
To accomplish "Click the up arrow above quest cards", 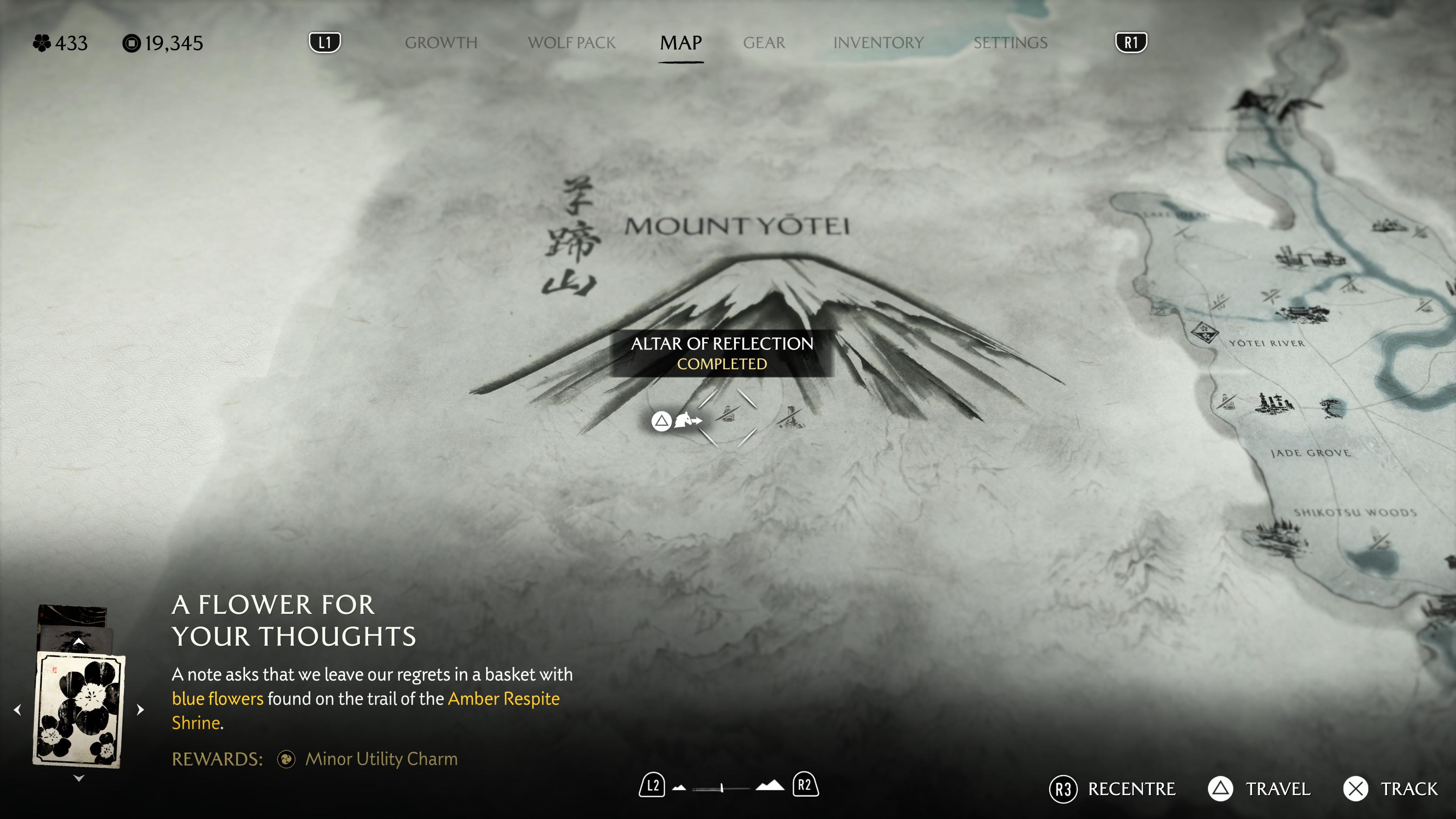I will point(78,642).
